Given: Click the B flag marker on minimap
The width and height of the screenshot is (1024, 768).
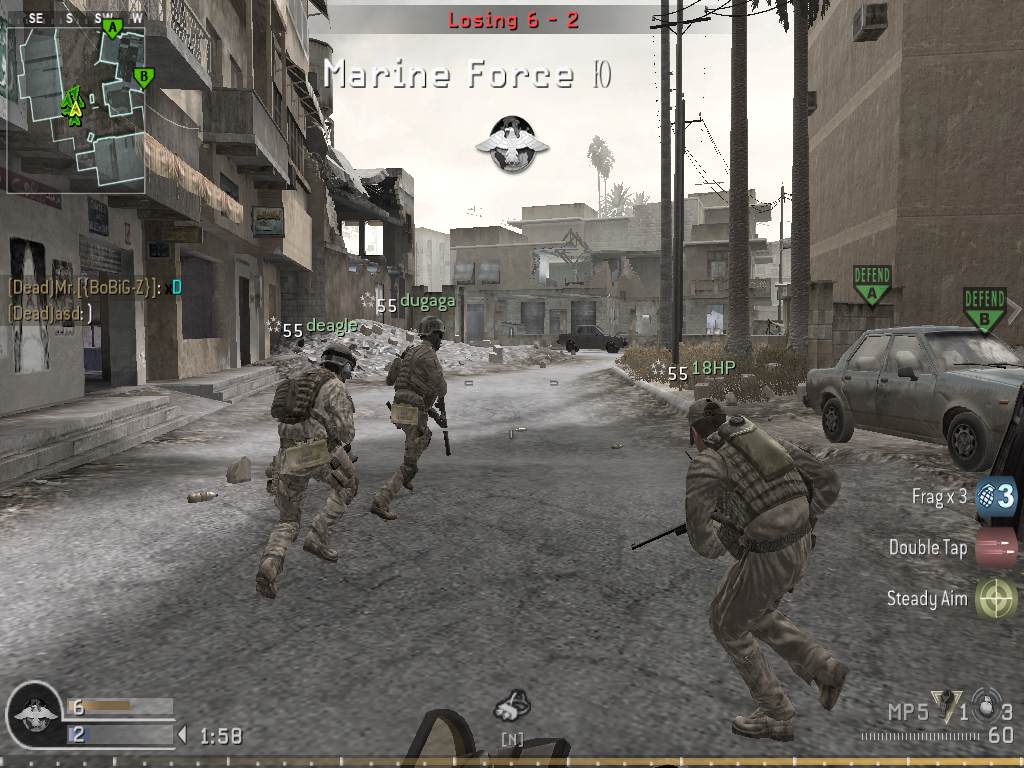Looking at the screenshot, I should click(143, 76).
